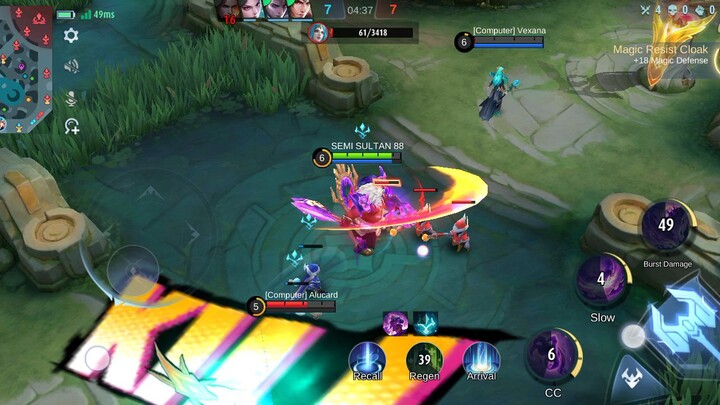The width and height of the screenshot is (720, 405).
Task: Activate the Burst Damage skill
Action: 666,226
